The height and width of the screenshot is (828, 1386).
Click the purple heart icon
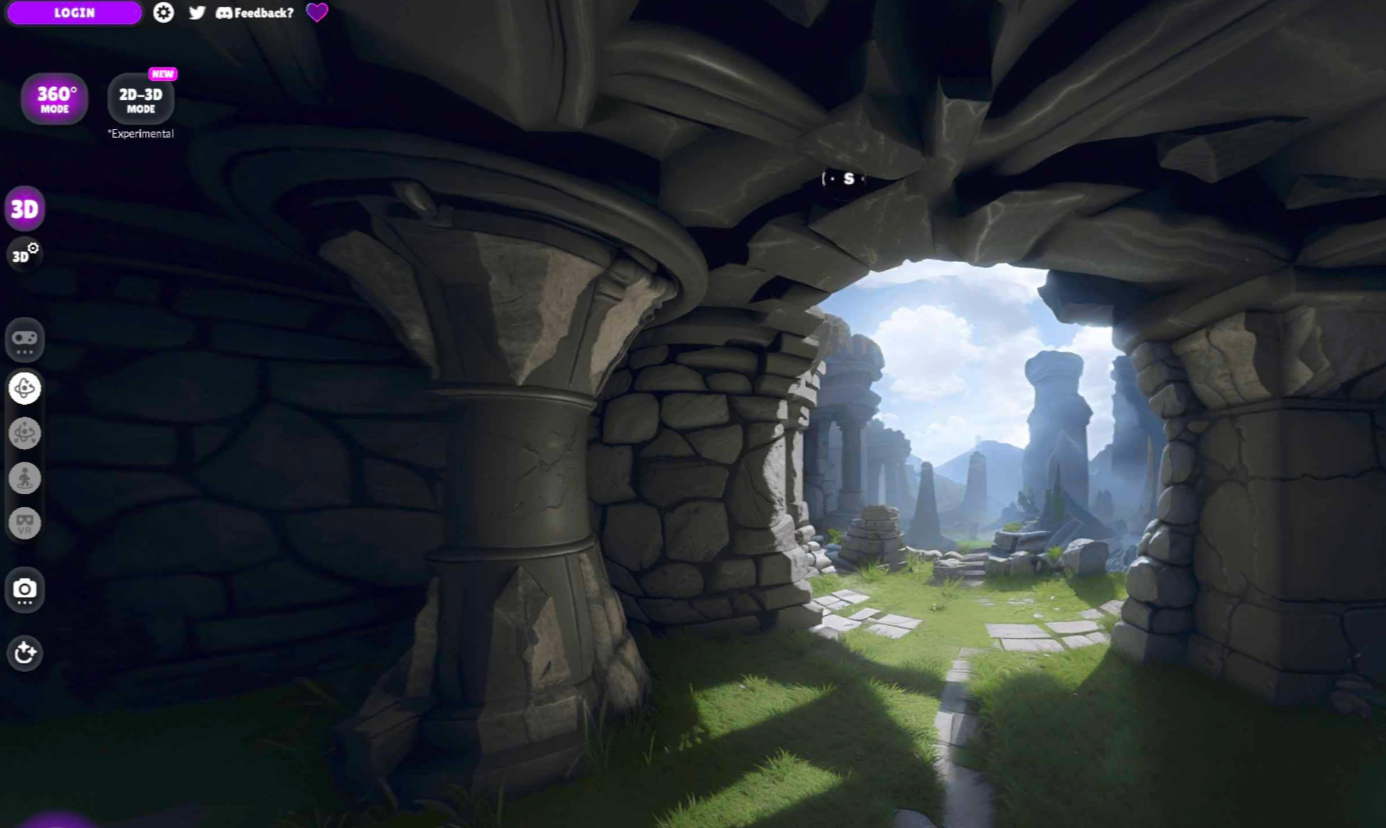pyautogui.click(x=317, y=13)
